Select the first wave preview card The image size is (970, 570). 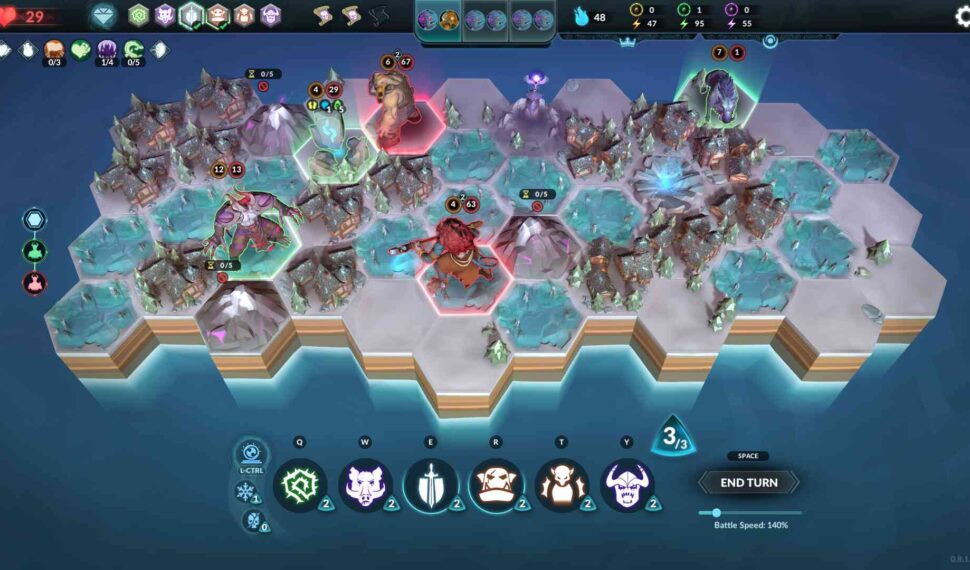[439, 19]
